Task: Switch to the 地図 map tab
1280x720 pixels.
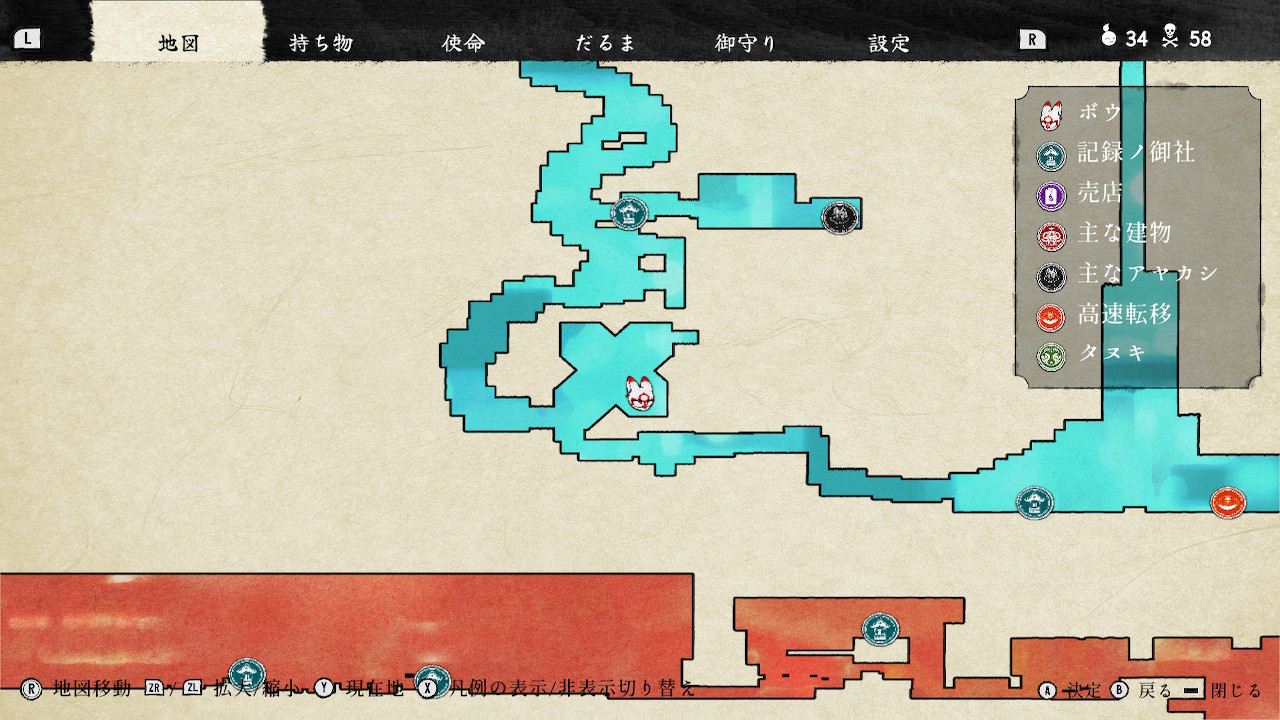Action: (x=179, y=43)
